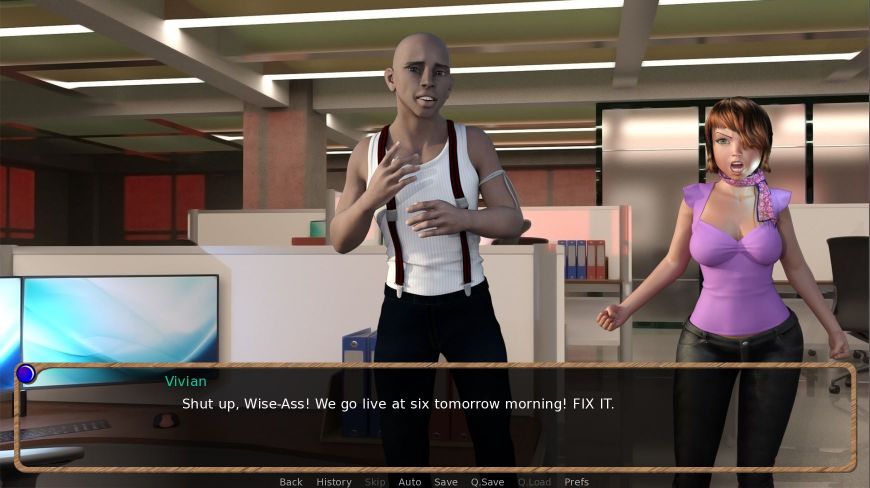The height and width of the screenshot is (488, 870).
Task: Open the Save game screen
Action: click(446, 482)
